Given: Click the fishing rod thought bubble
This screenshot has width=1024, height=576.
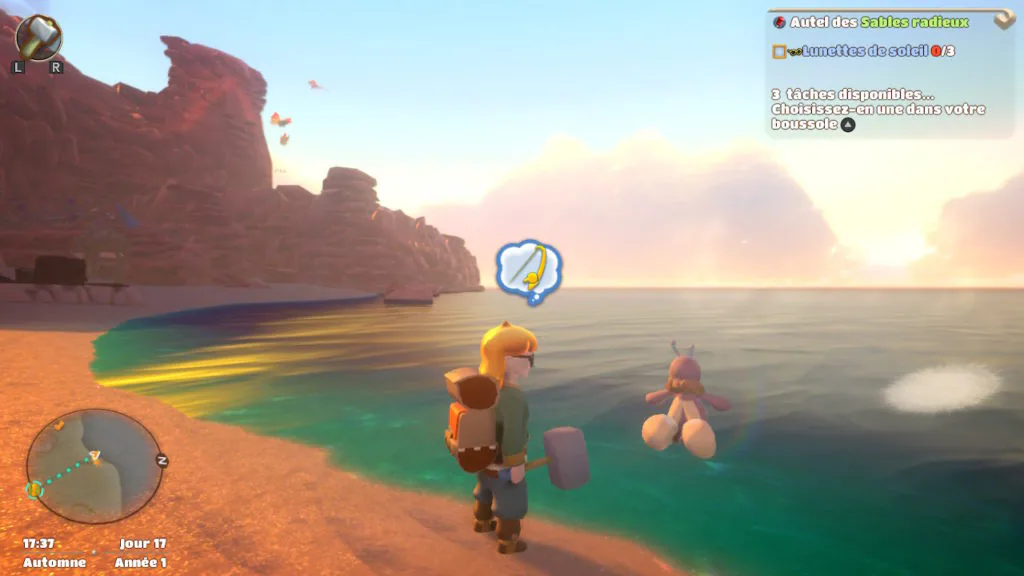Looking at the screenshot, I should click(x=529, y=268).
